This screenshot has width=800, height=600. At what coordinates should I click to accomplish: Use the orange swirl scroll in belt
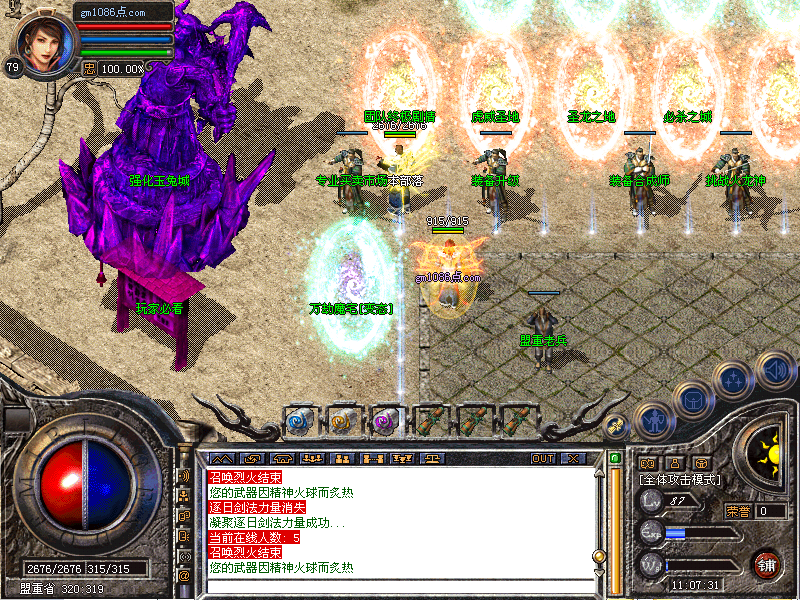point(343,421)
